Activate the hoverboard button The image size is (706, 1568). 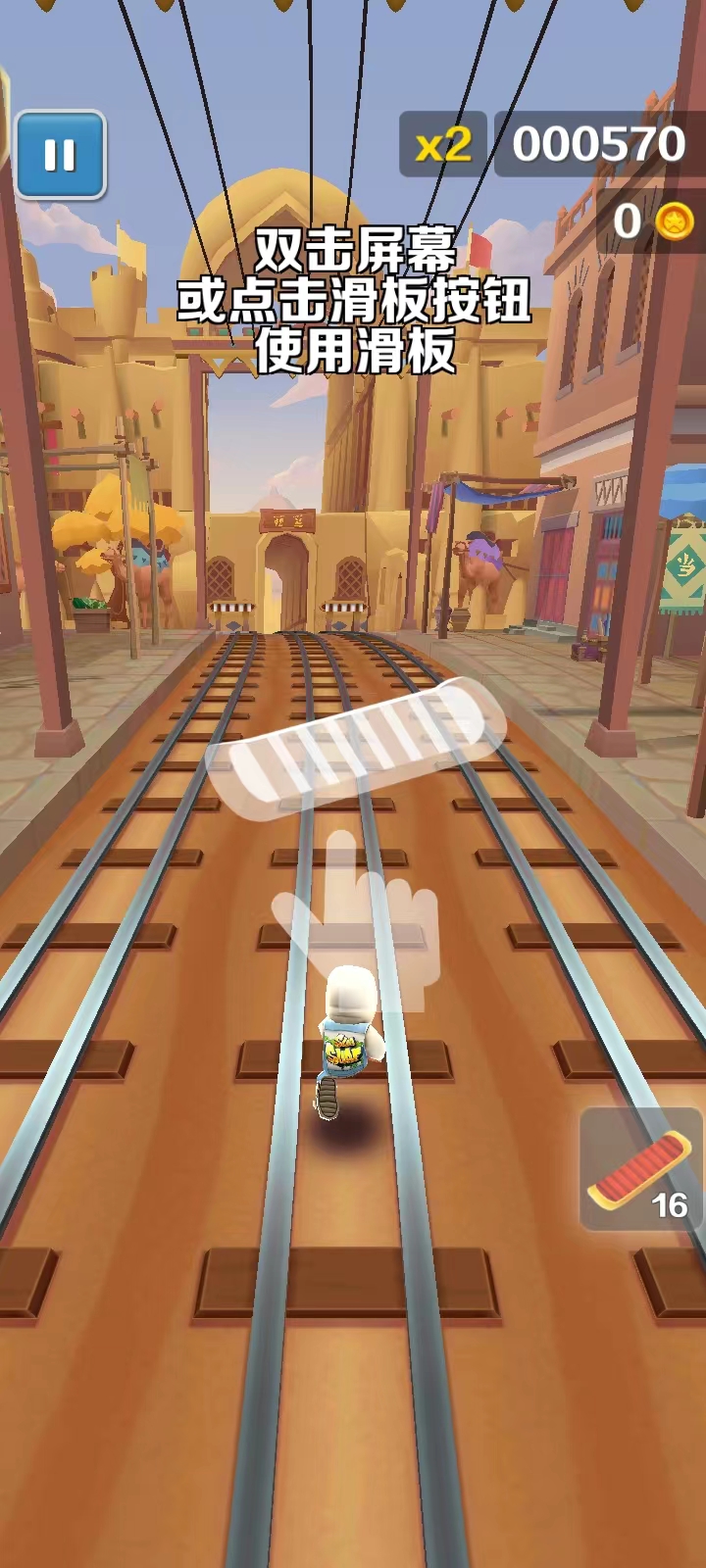(x=641, y=1169)
